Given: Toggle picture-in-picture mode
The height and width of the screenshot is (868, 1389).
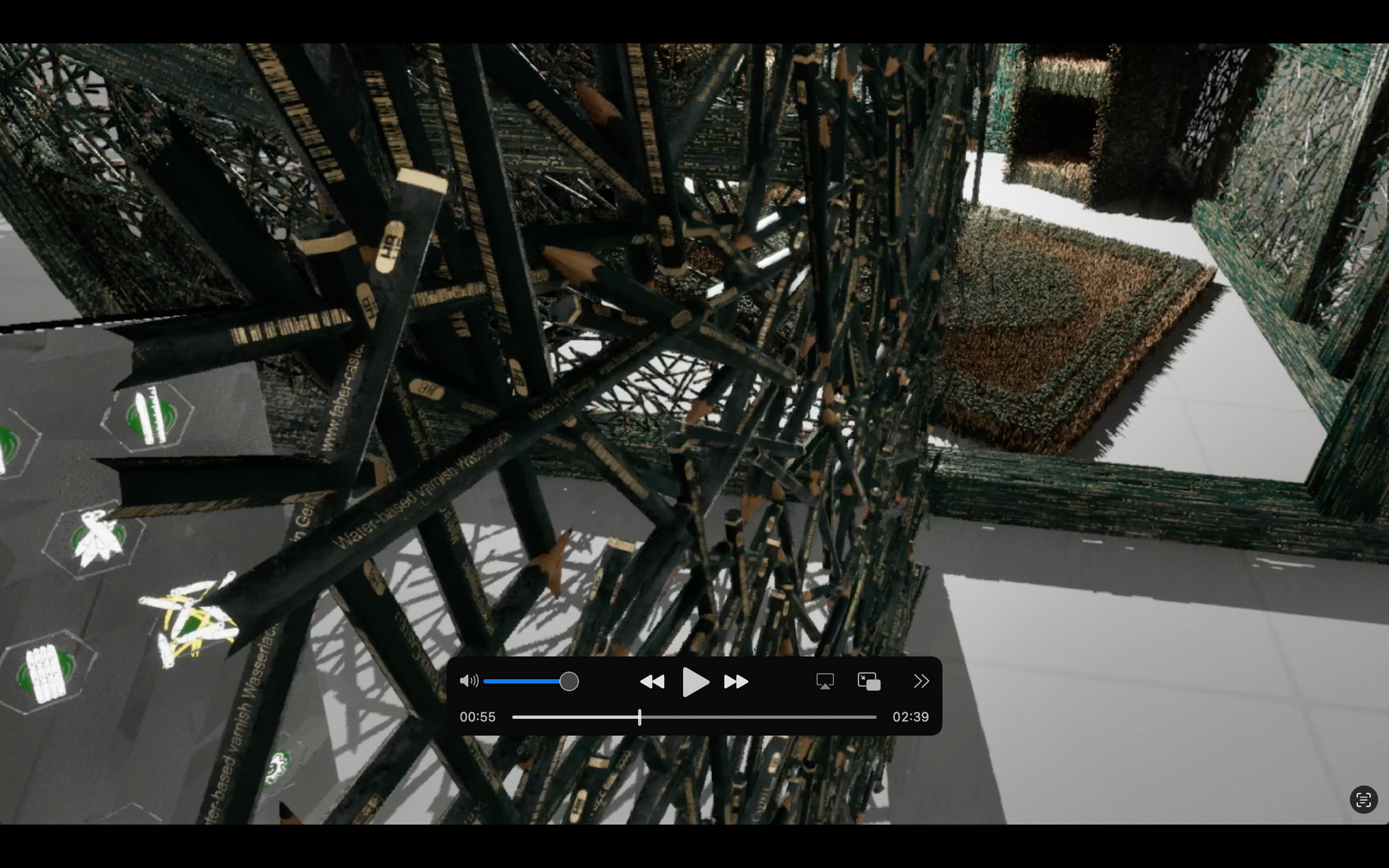Looking at the screenshot, I should 869,681.
